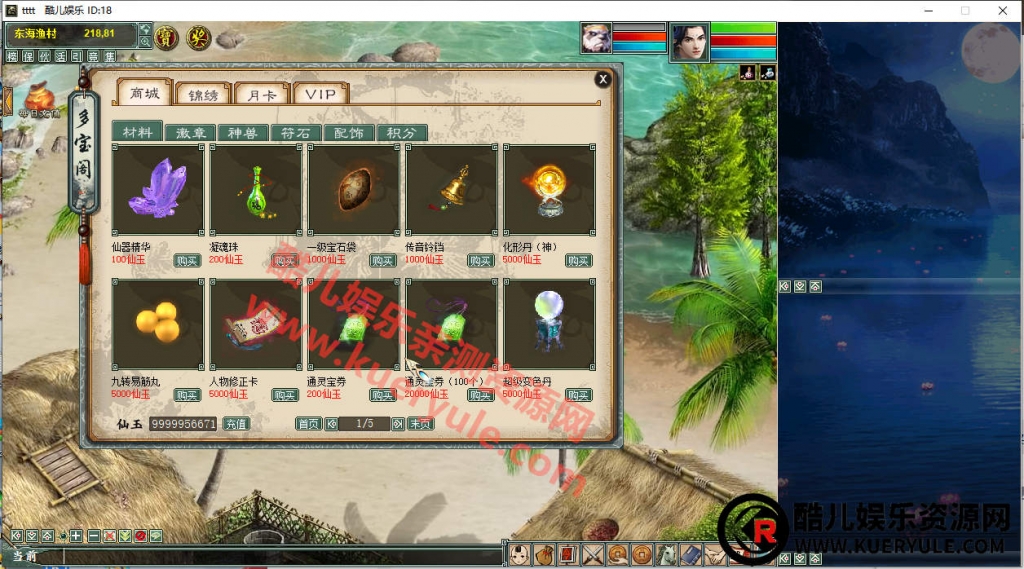Open the bag pouch icon in bottom bar

(x=543, y=554)
